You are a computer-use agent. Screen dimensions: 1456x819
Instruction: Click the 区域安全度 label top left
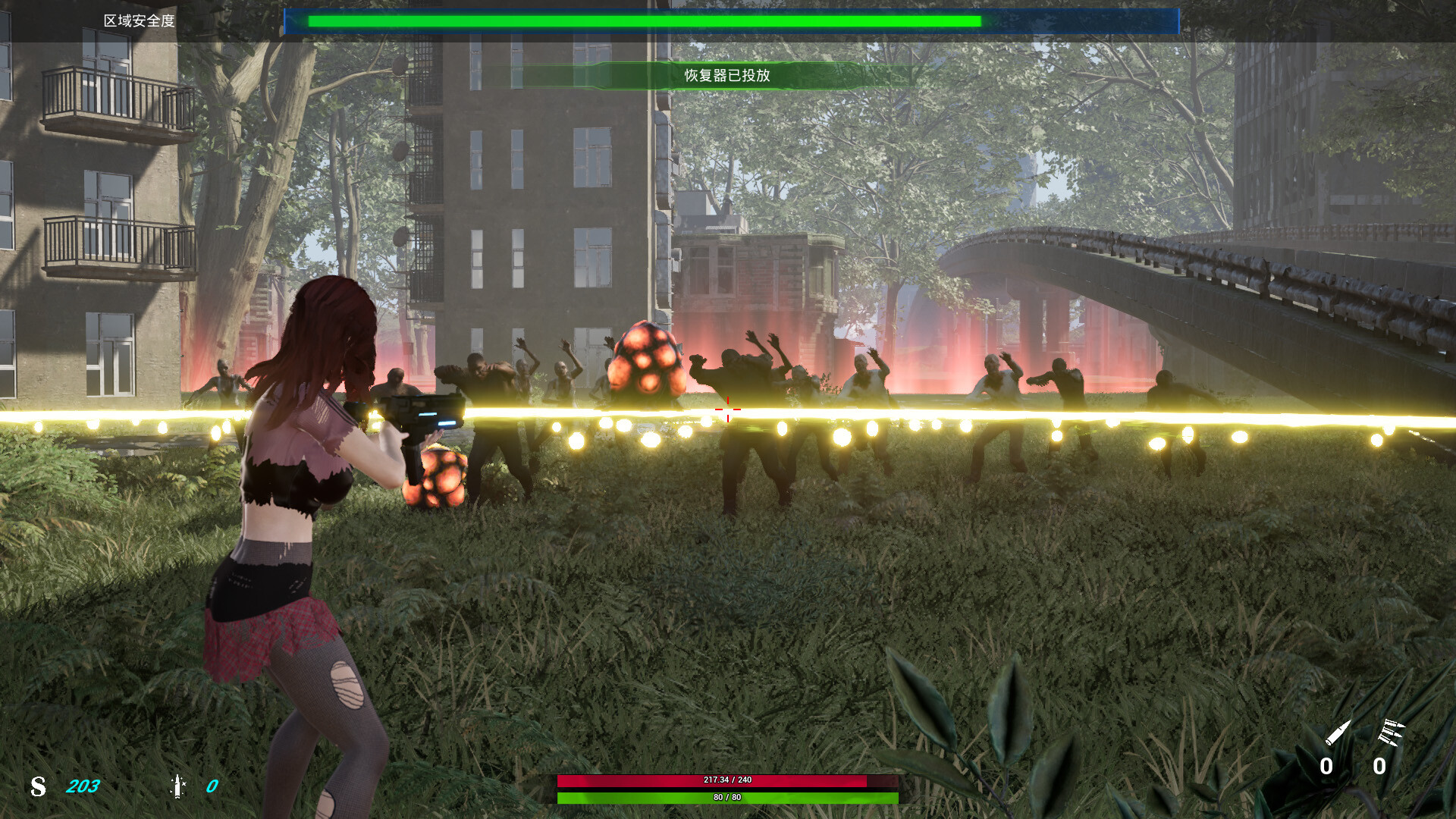(x=140, y=21)
